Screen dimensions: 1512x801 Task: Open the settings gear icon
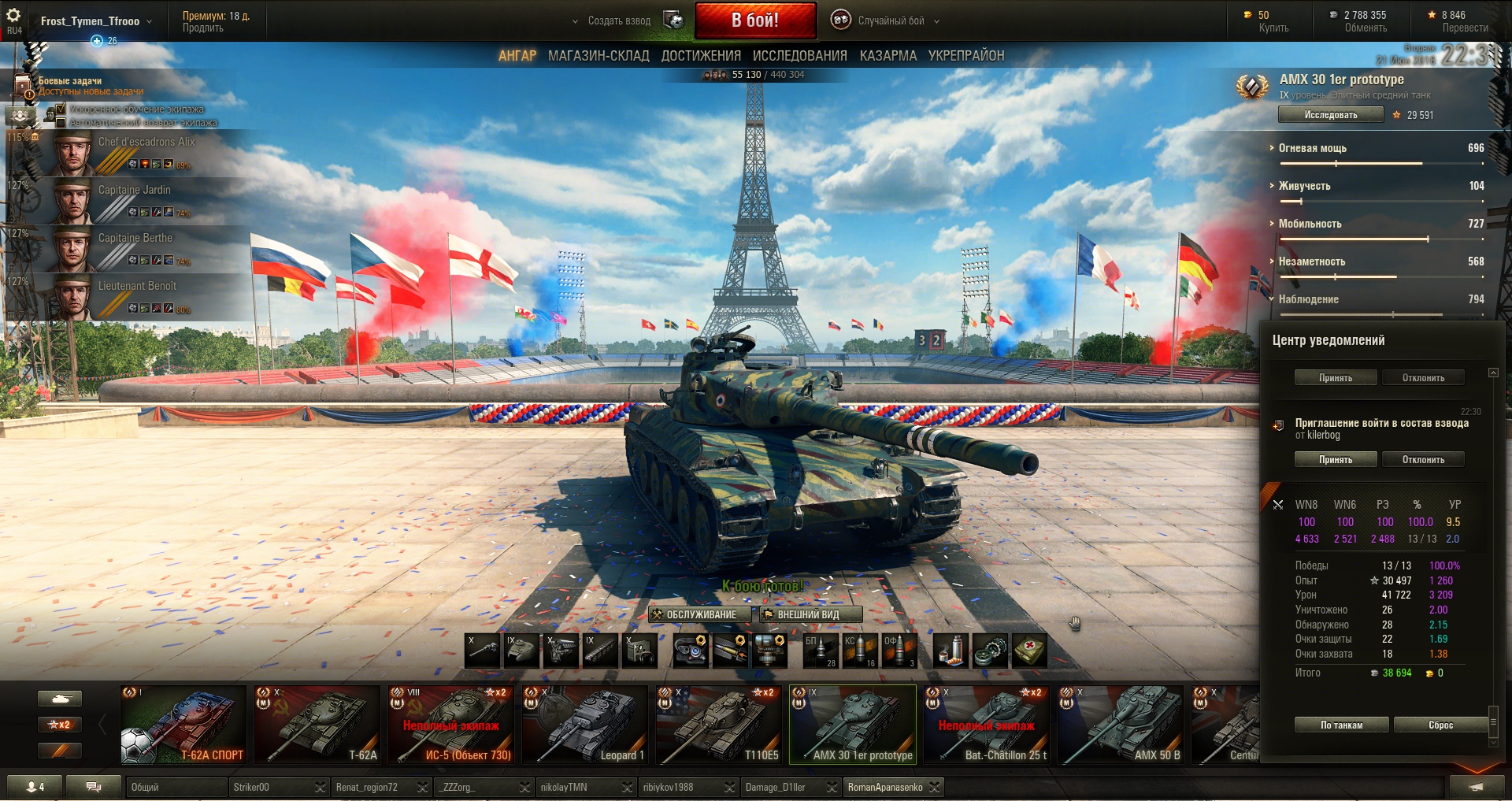(13, 16)
